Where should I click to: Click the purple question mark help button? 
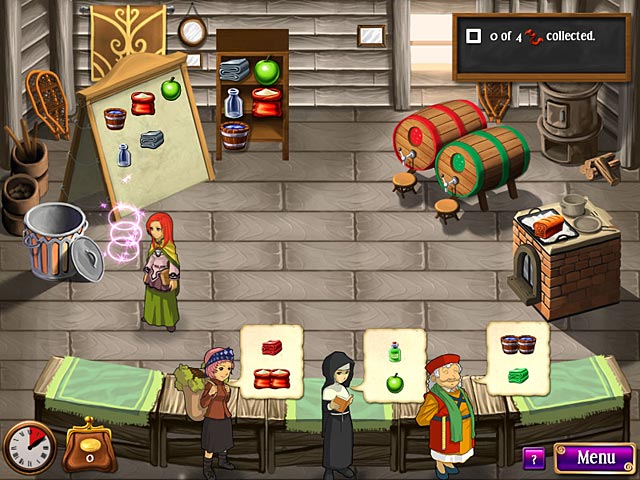point(534,459)
